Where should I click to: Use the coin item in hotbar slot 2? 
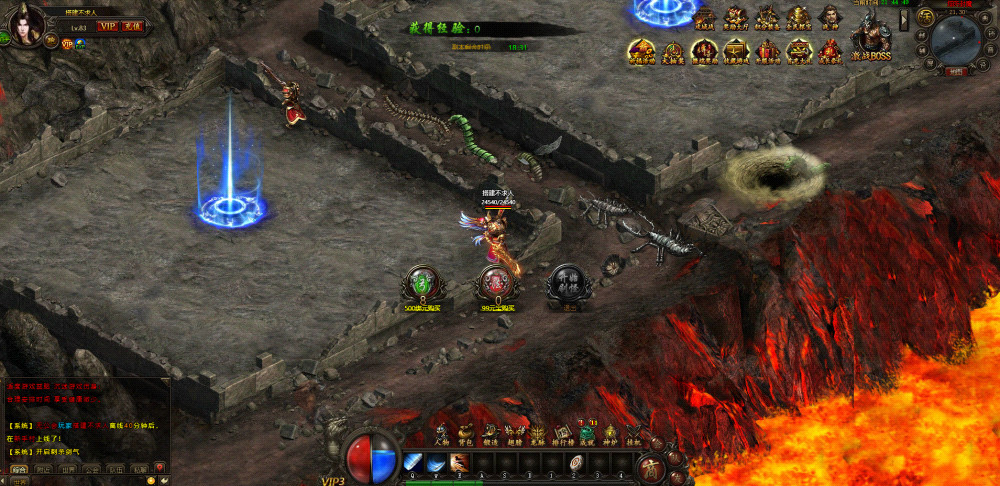577,462
